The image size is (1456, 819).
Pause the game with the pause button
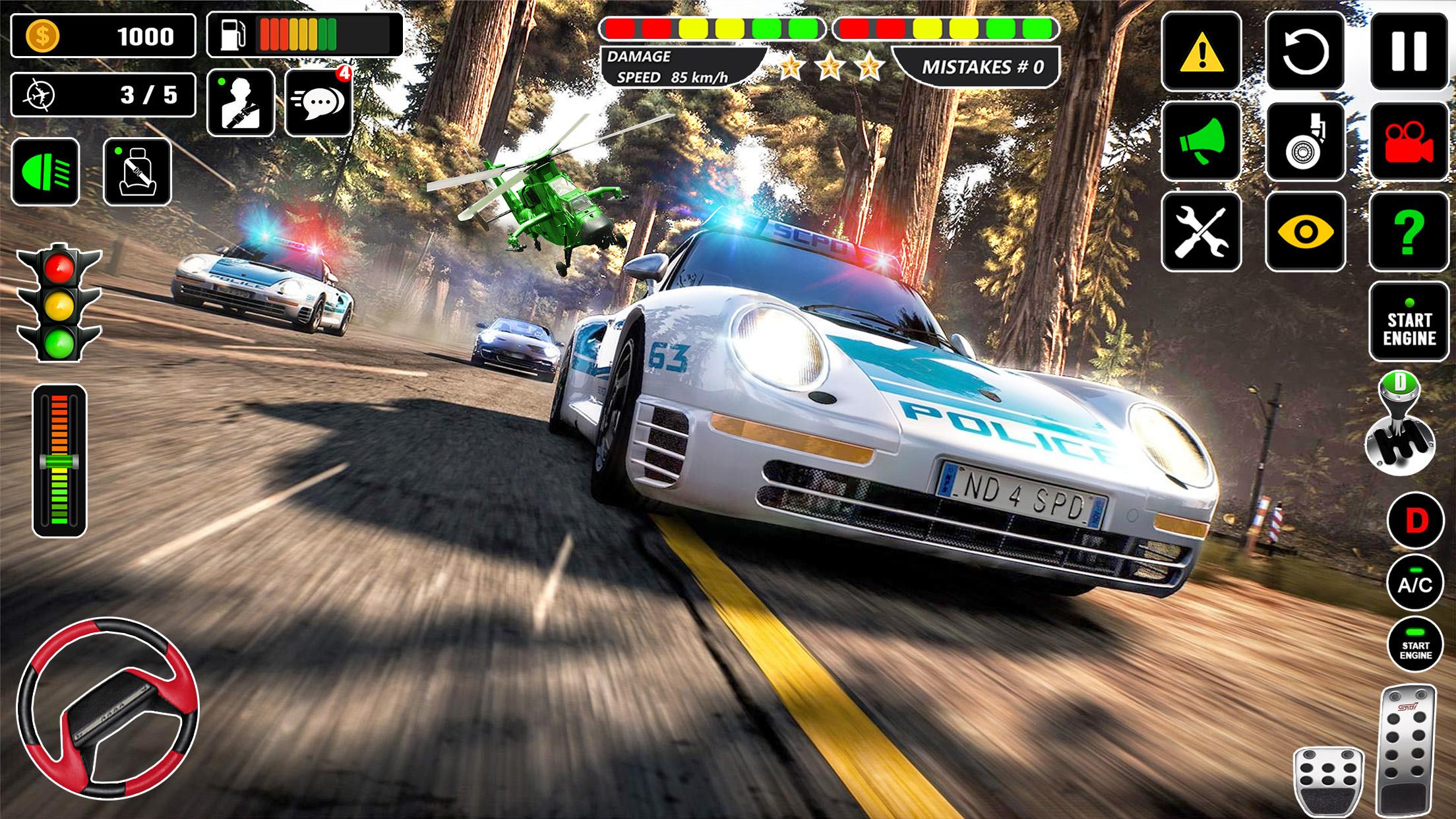tap(1409, 51)
